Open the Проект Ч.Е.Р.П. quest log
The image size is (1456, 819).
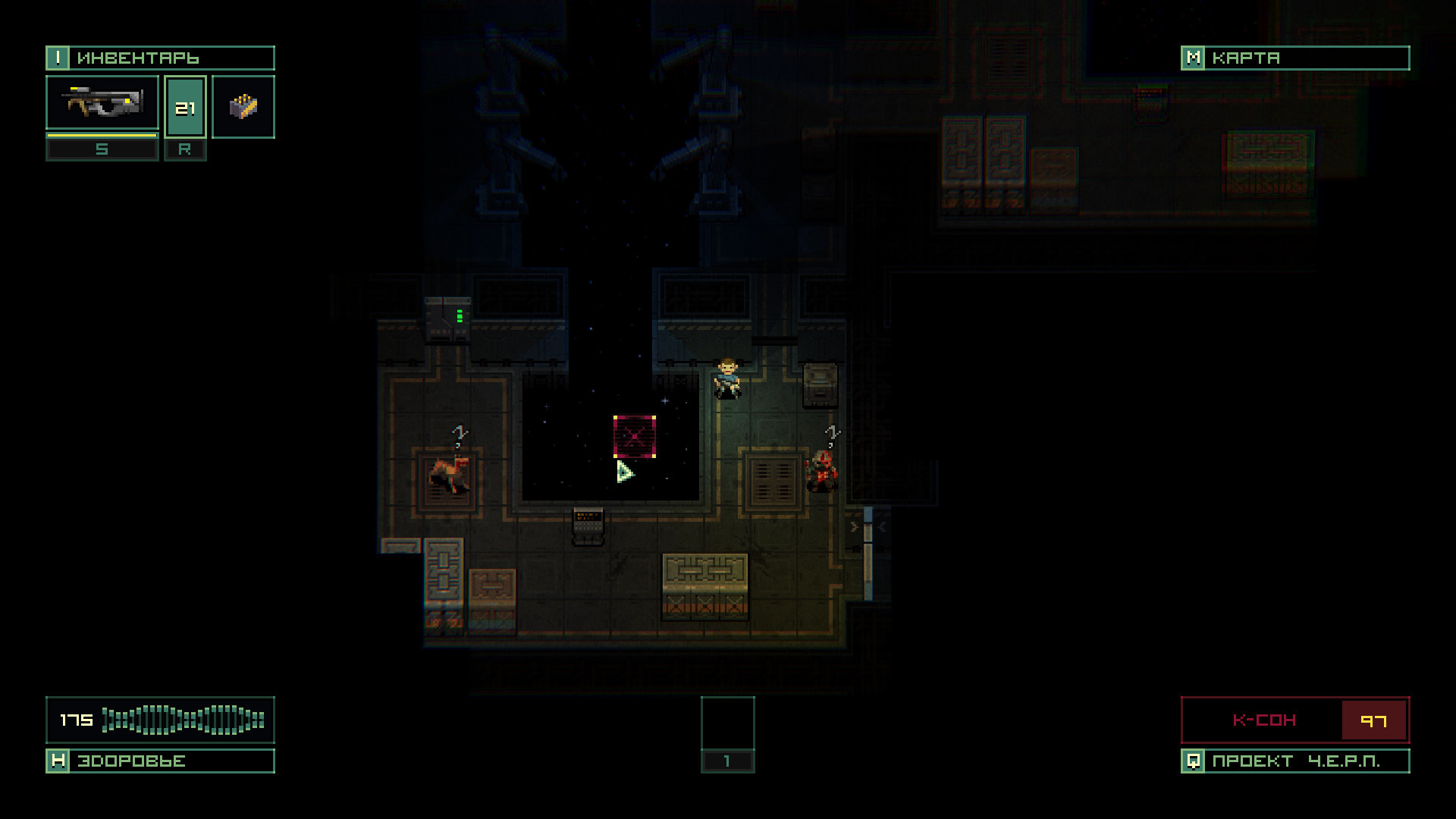click(1294, 761)
